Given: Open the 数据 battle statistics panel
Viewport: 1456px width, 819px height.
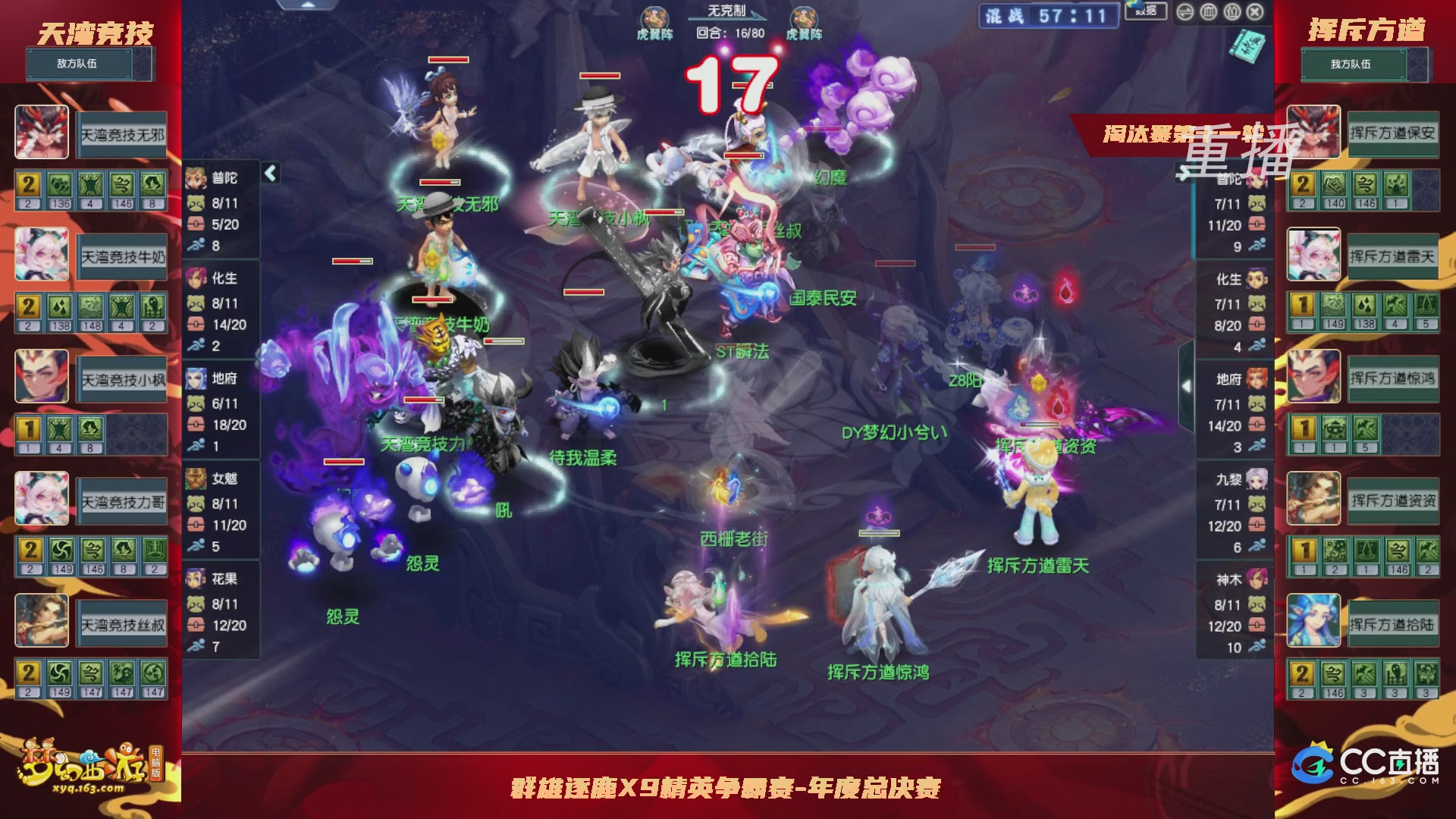Looking at the screenshot, I should pos(1145,11).
